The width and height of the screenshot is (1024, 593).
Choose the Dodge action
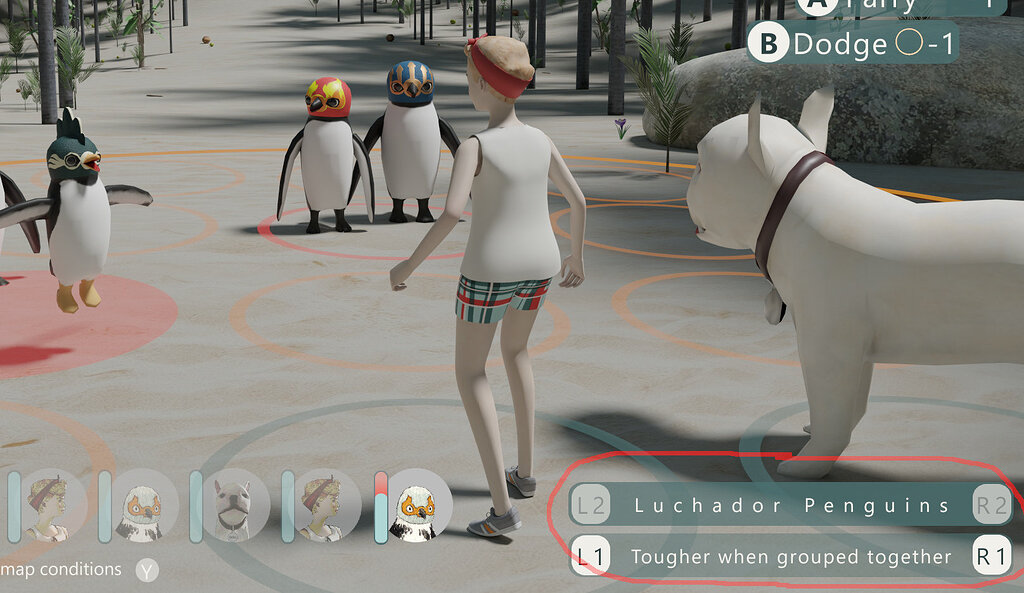coord(852,44)
